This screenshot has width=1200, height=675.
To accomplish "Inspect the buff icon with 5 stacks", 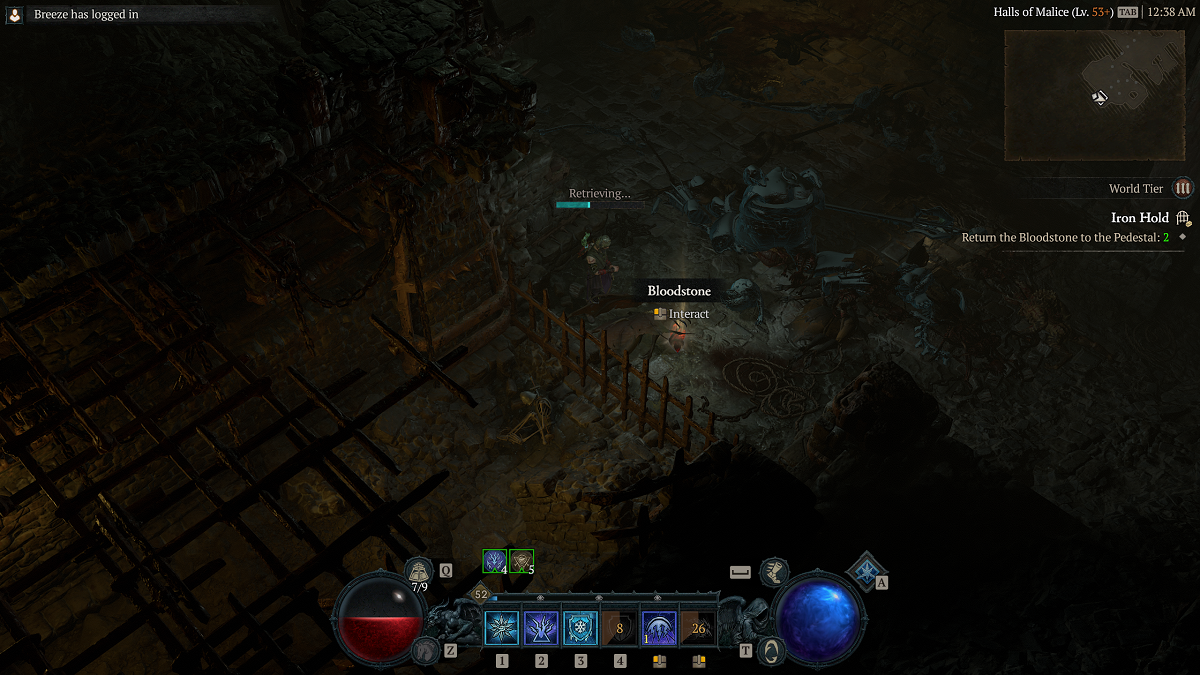I will [x=521, y=561].
